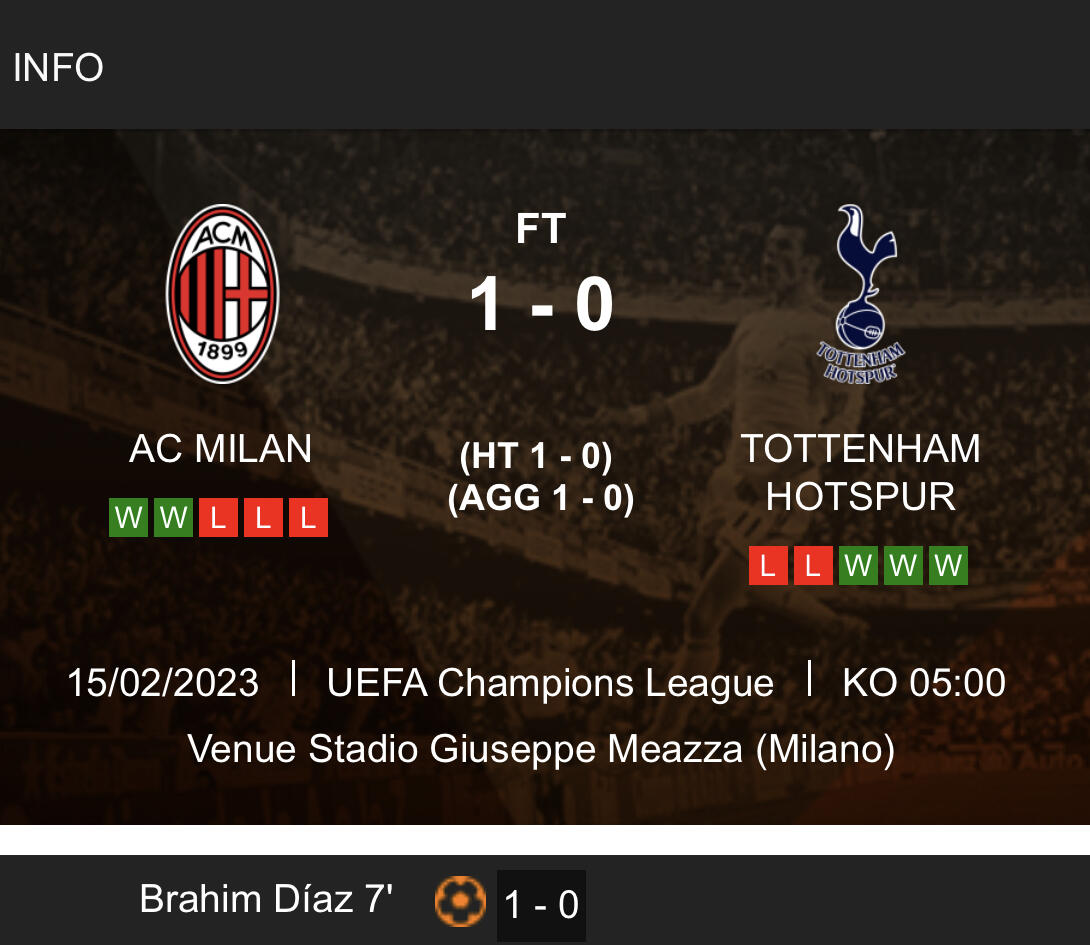This screenshot has height=945, width=1090.
Task: Open the TOTTENHAM HOTSPUR team name
Action: pos(860,472)
